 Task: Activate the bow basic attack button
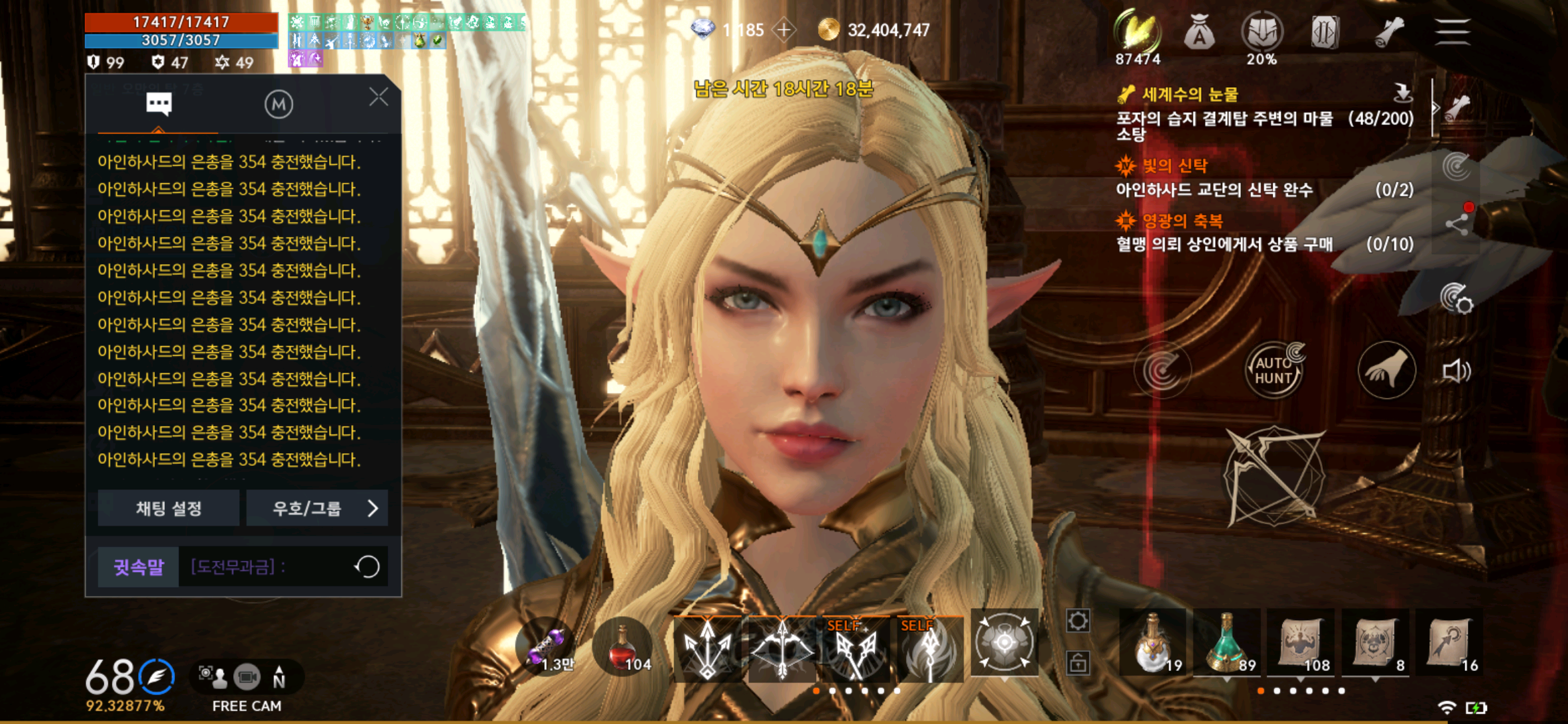(1275, 476)
